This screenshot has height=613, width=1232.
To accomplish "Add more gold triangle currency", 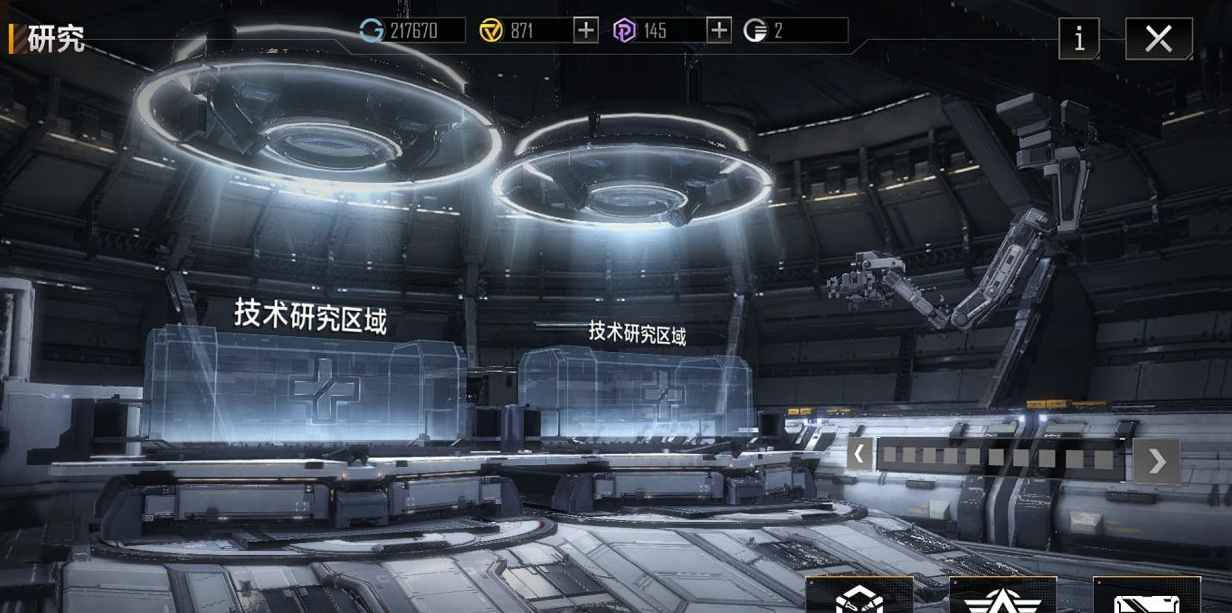I will [586, 31].
